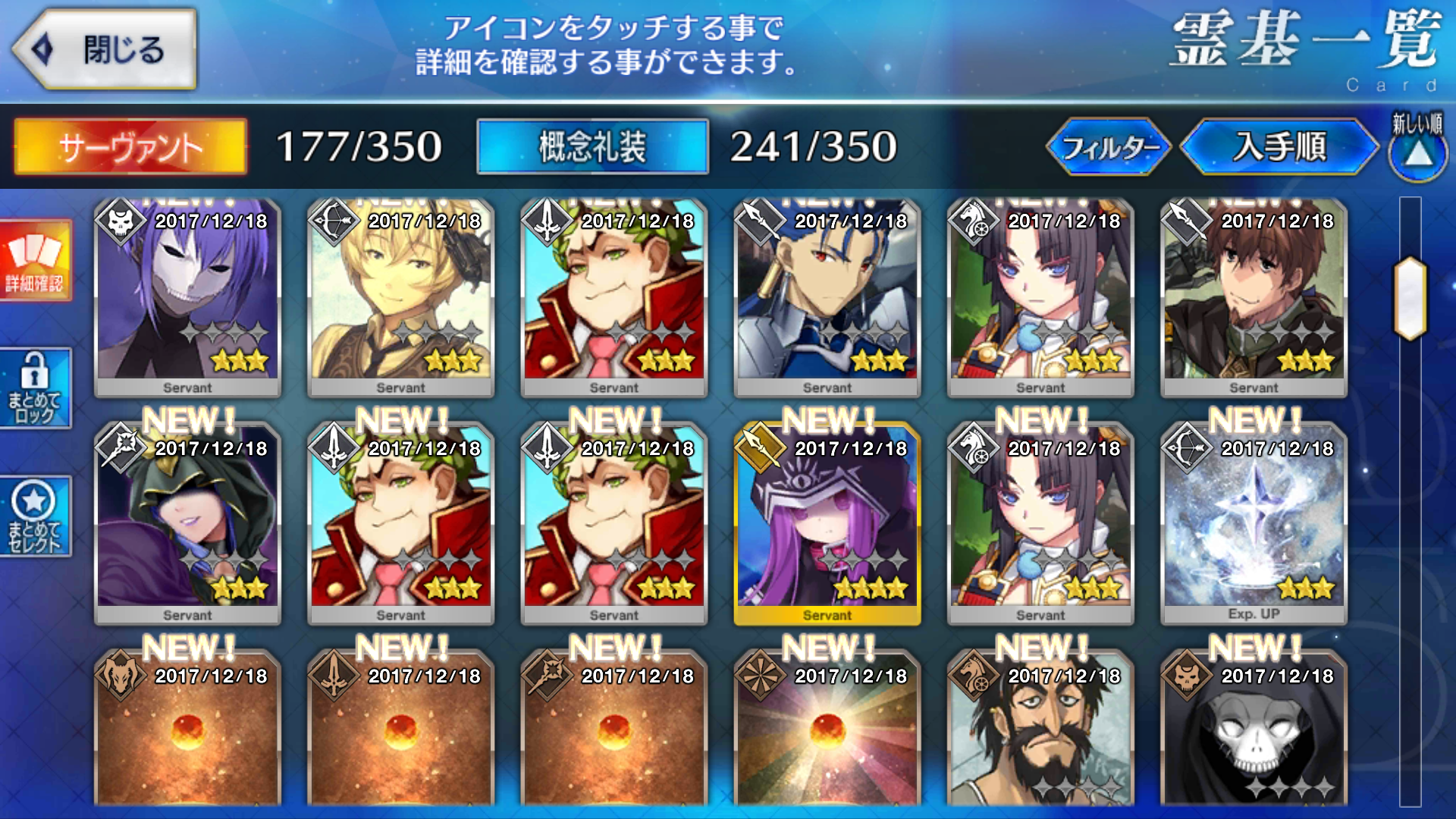This screenshot has height=819, width=1456.
Task: Click the list scrollbar handle
Action: click(x=1410, y=298)
